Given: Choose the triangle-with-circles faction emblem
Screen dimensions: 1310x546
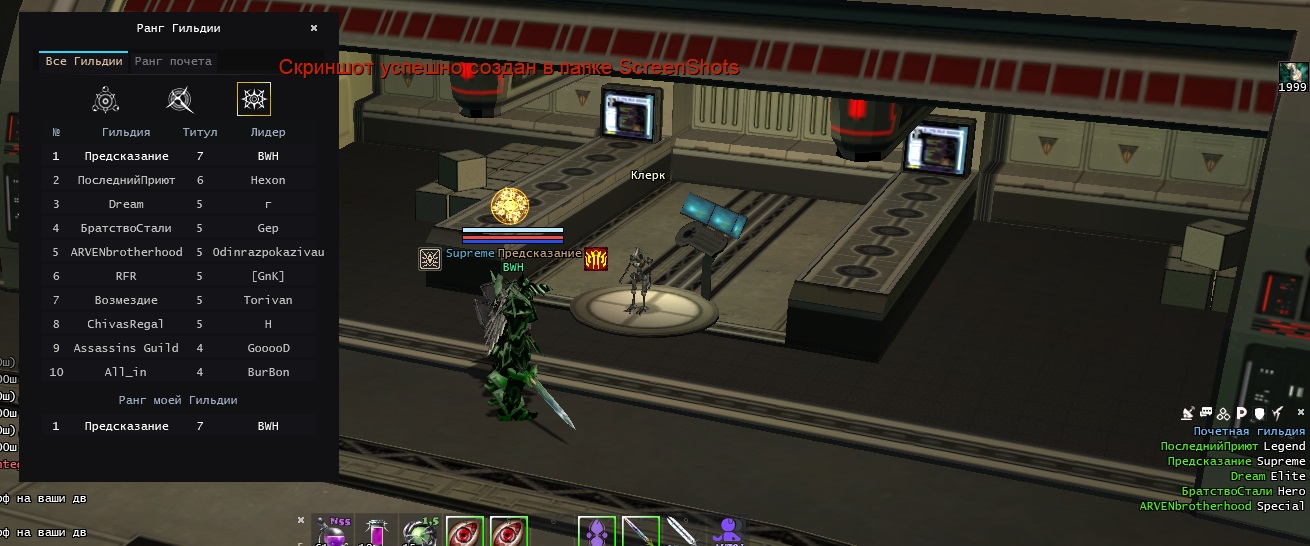Looking at the screenshot, I should pyautogui.click(x=106, y=99).
